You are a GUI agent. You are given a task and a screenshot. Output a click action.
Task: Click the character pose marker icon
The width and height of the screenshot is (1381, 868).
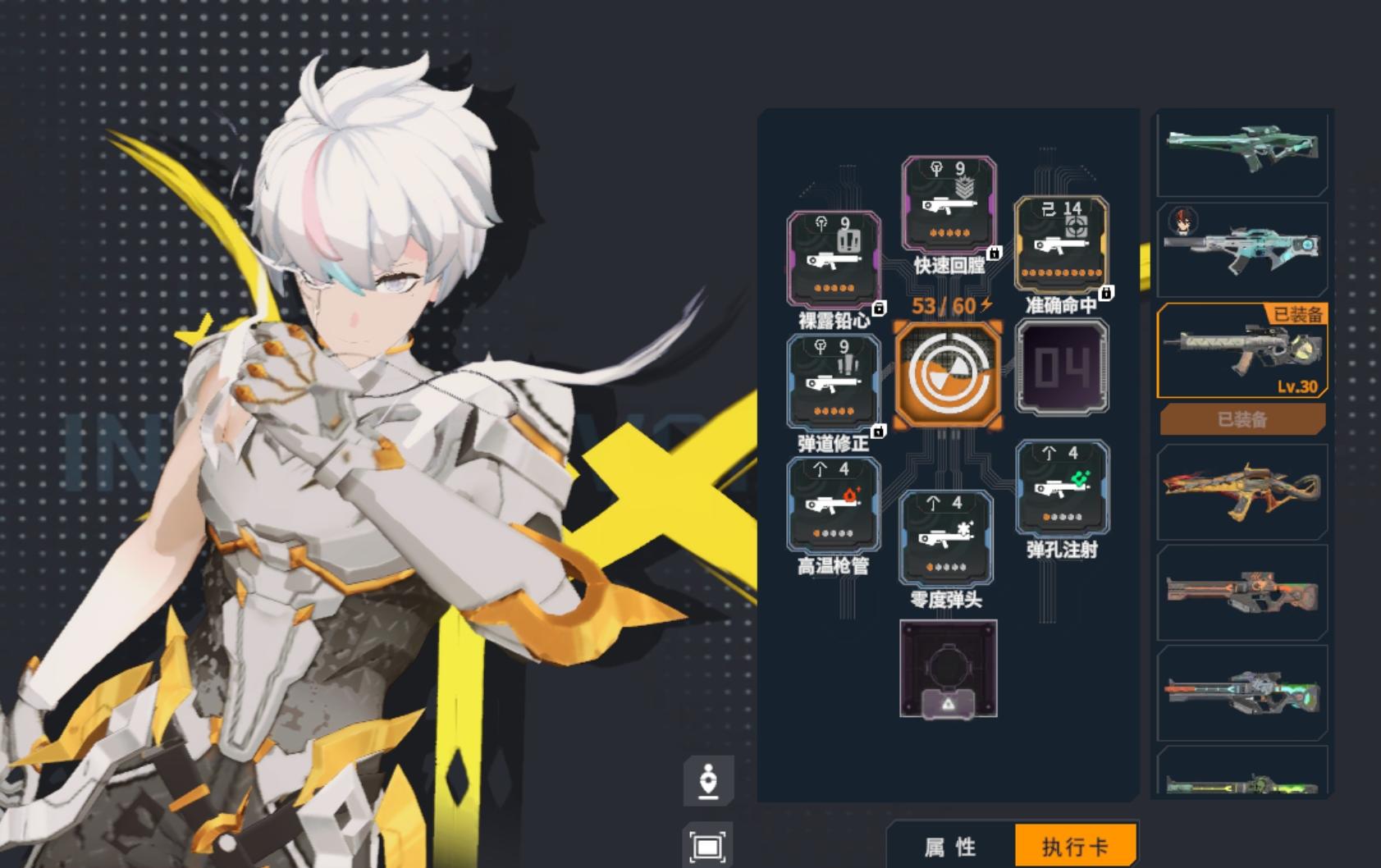point(709,779)
